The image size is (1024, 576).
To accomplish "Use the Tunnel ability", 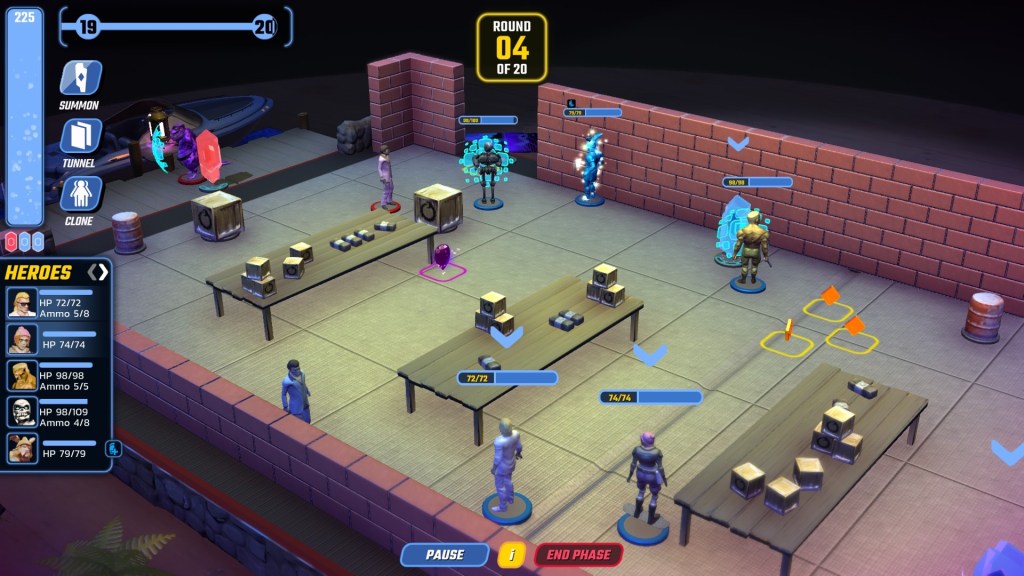I will (79, 137).
